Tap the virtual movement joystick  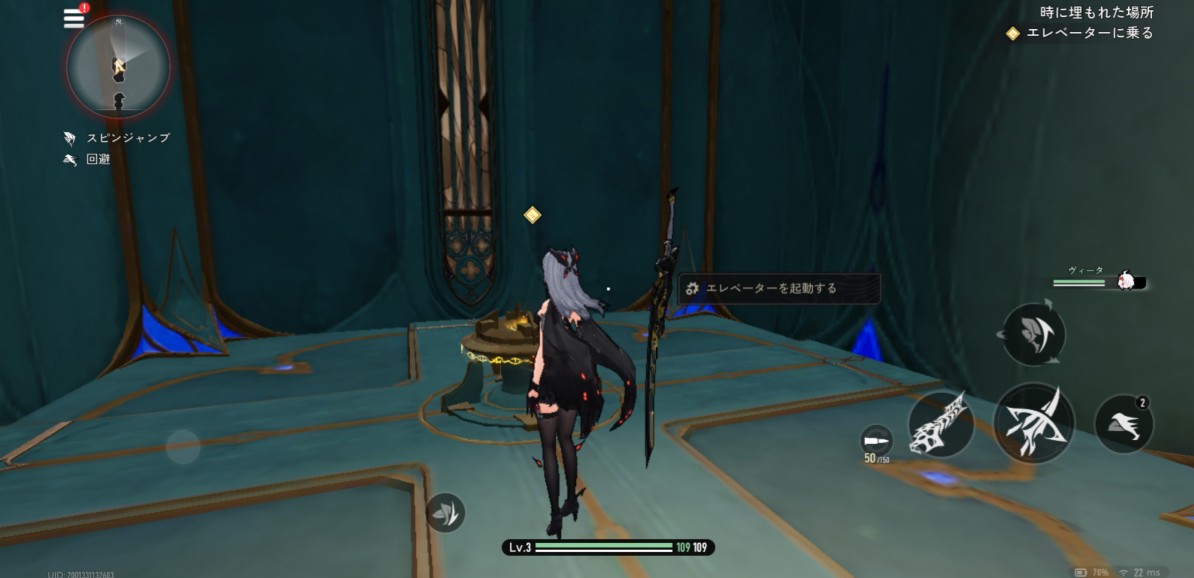click(183, 446)
